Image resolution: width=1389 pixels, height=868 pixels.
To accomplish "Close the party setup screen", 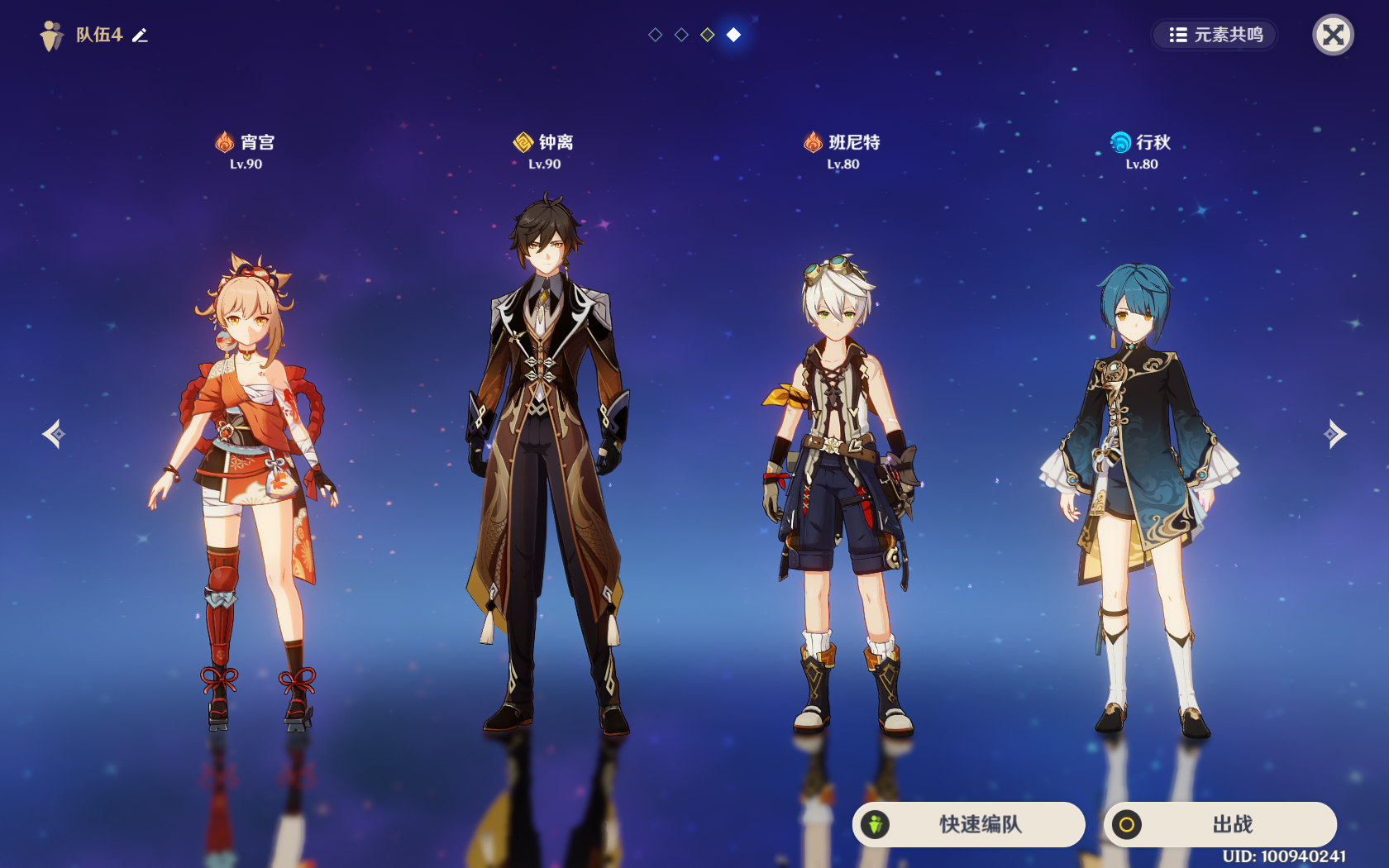I will tap(1333, 35).
